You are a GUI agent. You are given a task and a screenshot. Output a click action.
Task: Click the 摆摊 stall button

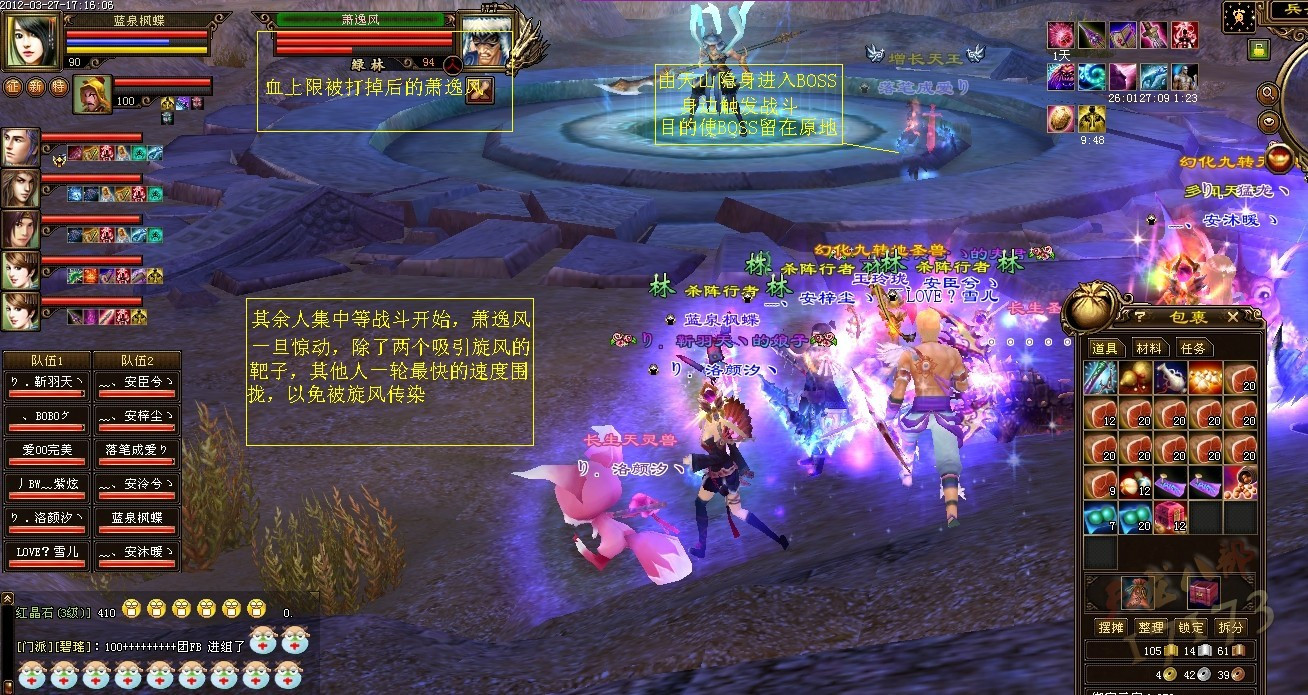(x=1110, y=628)
